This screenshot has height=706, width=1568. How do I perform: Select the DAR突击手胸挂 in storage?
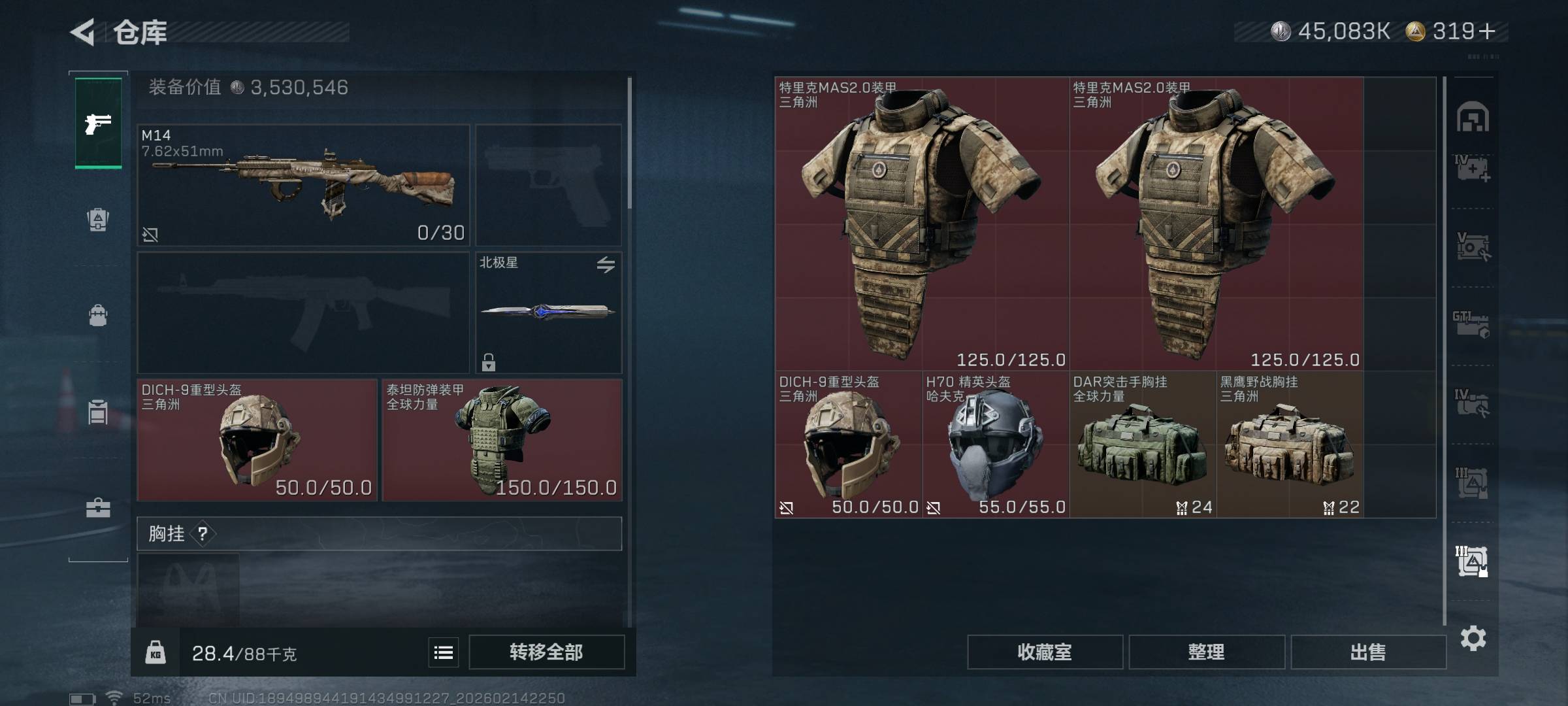[1142, 445]
